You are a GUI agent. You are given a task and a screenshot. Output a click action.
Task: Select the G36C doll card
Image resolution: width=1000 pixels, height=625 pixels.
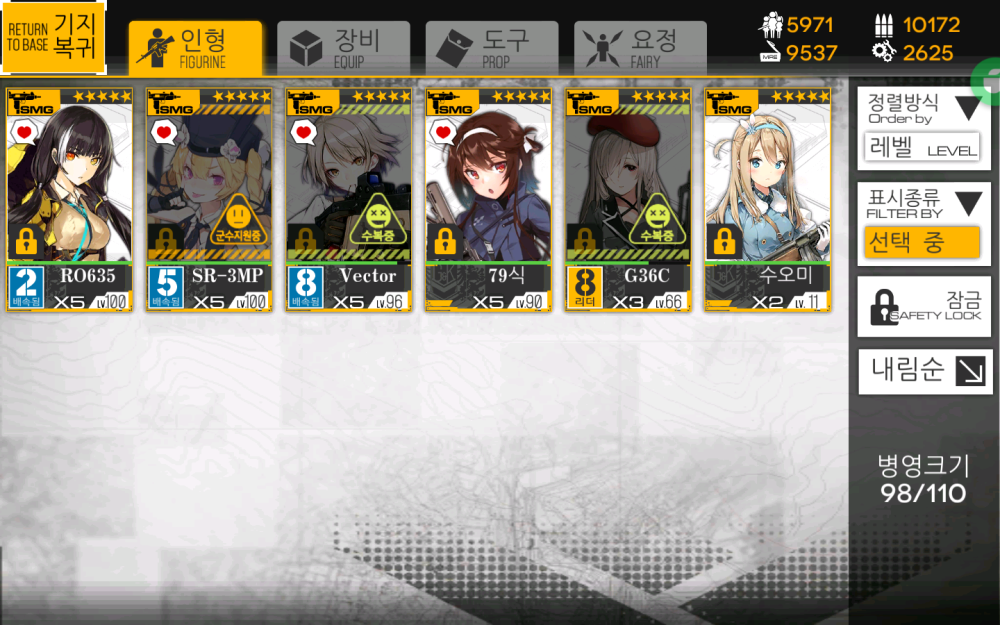point(628,200)
